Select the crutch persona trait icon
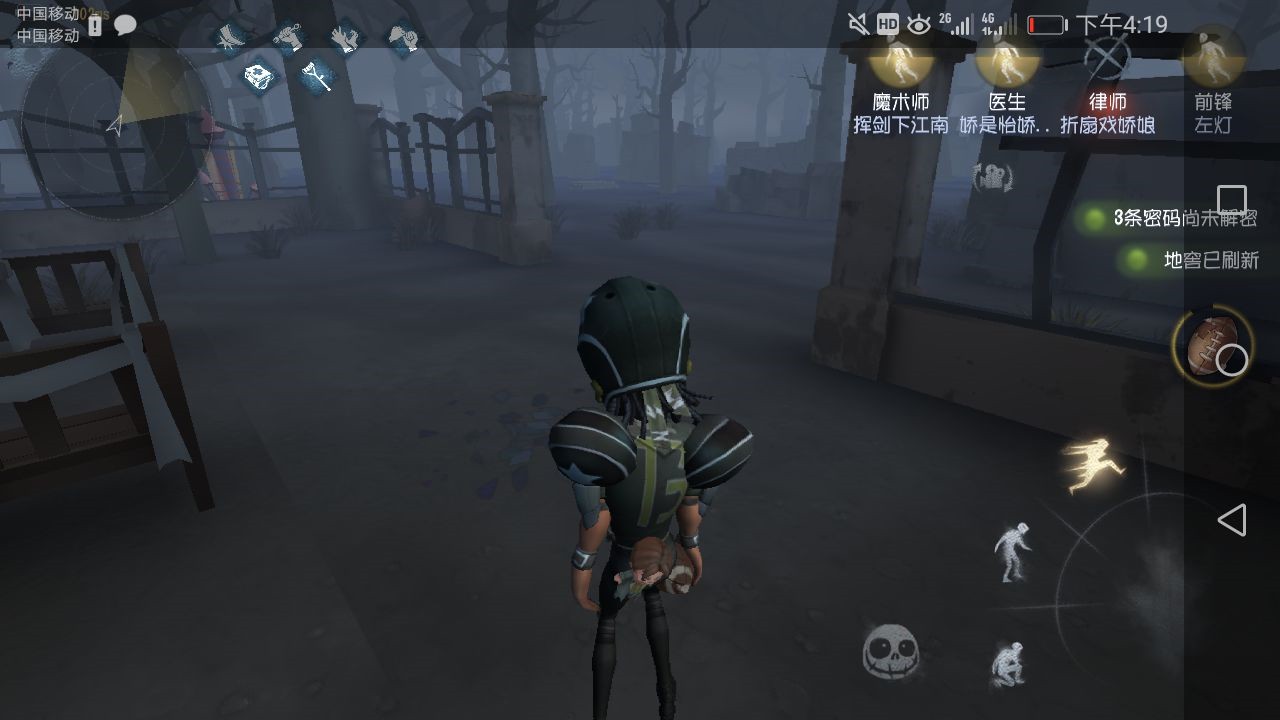Image resolution: width=1280 pixels, height=720 pixels. [x=317, y=75]
